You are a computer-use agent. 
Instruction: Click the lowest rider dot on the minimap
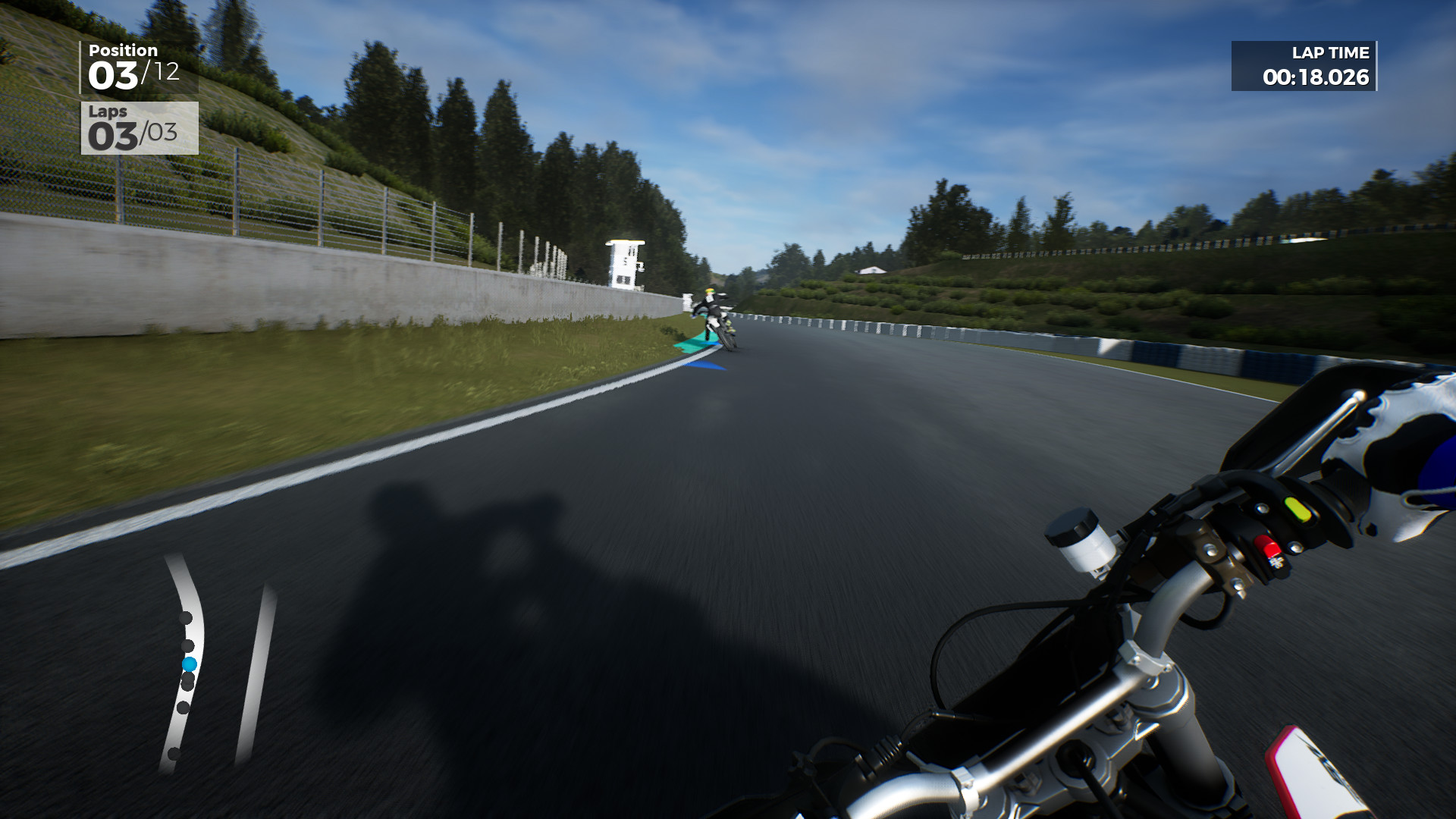[x=173, y=753]
